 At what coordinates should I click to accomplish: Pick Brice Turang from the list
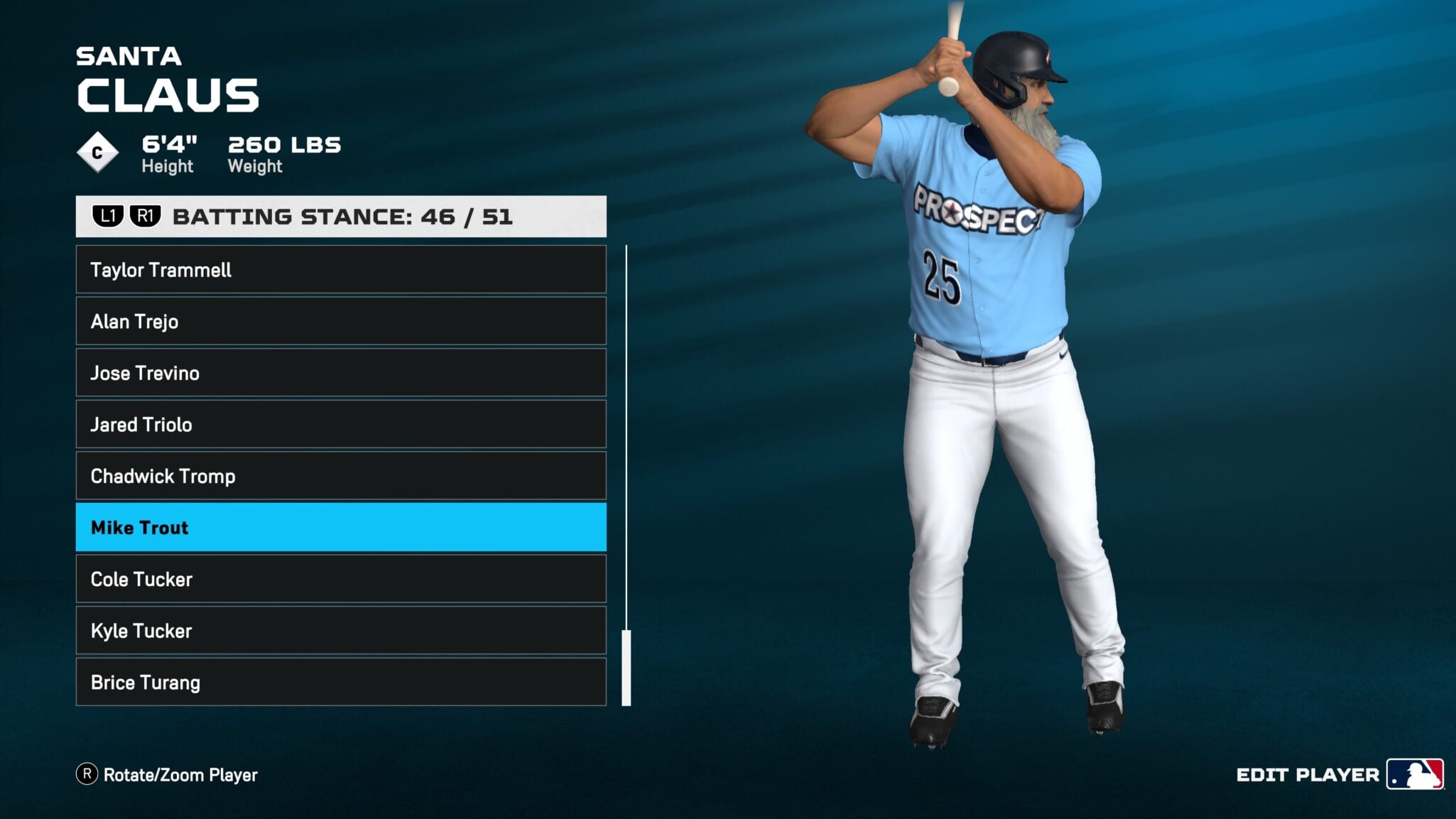tap(341, 682)
